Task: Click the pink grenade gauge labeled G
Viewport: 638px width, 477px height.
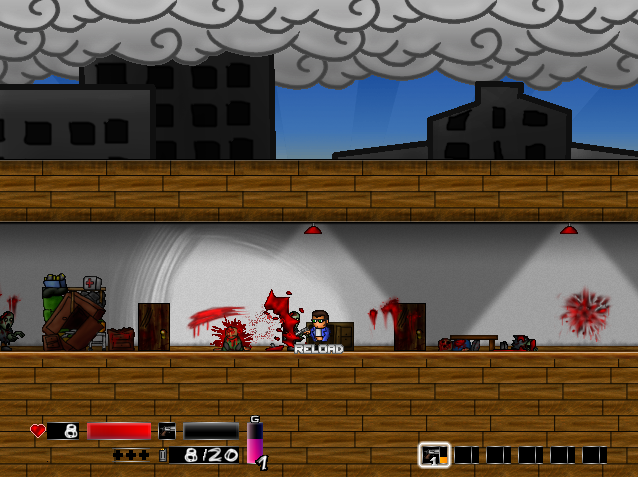Action: coord(254,442)
